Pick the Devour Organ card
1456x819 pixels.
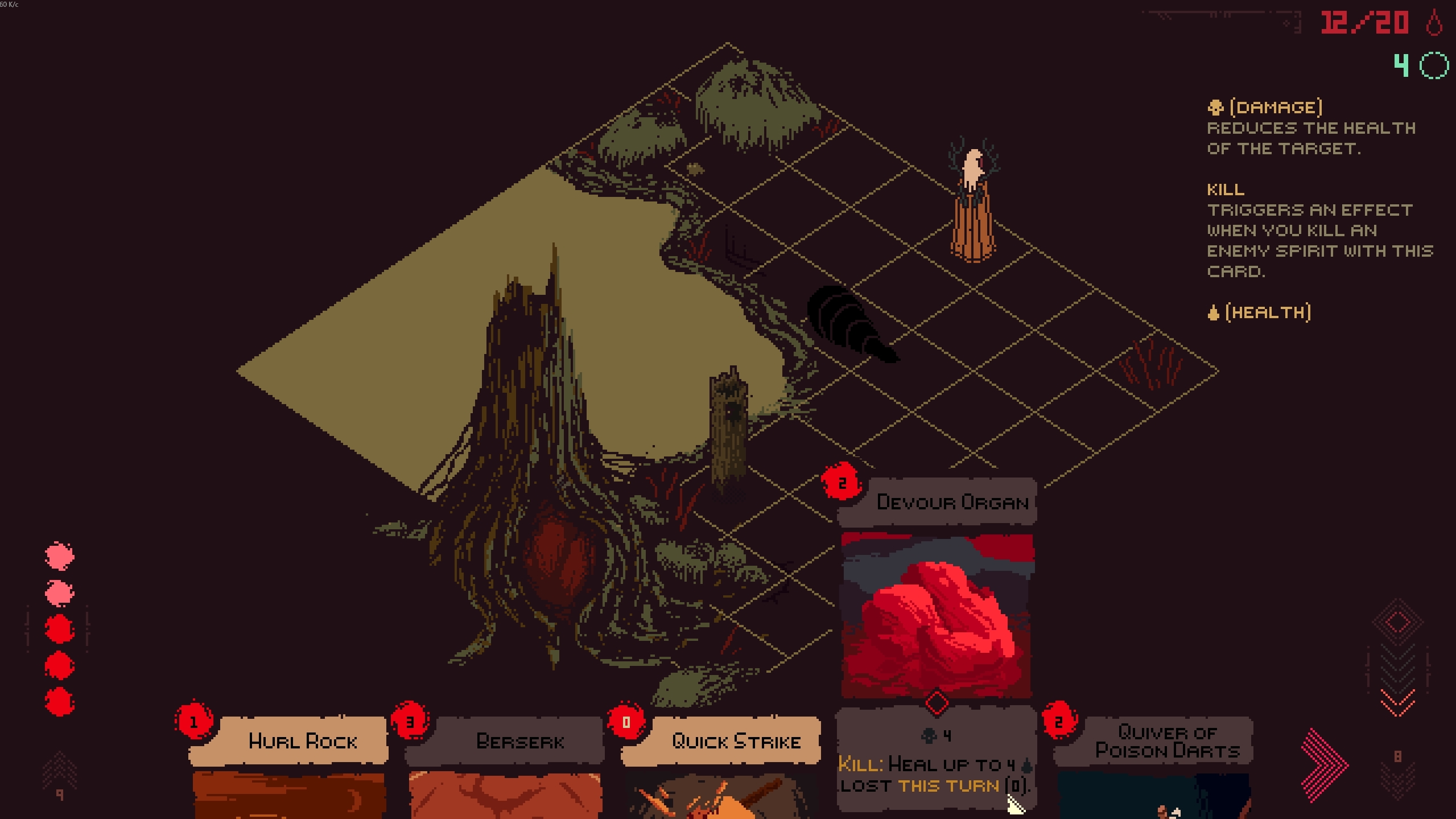[x=937, y=615]
